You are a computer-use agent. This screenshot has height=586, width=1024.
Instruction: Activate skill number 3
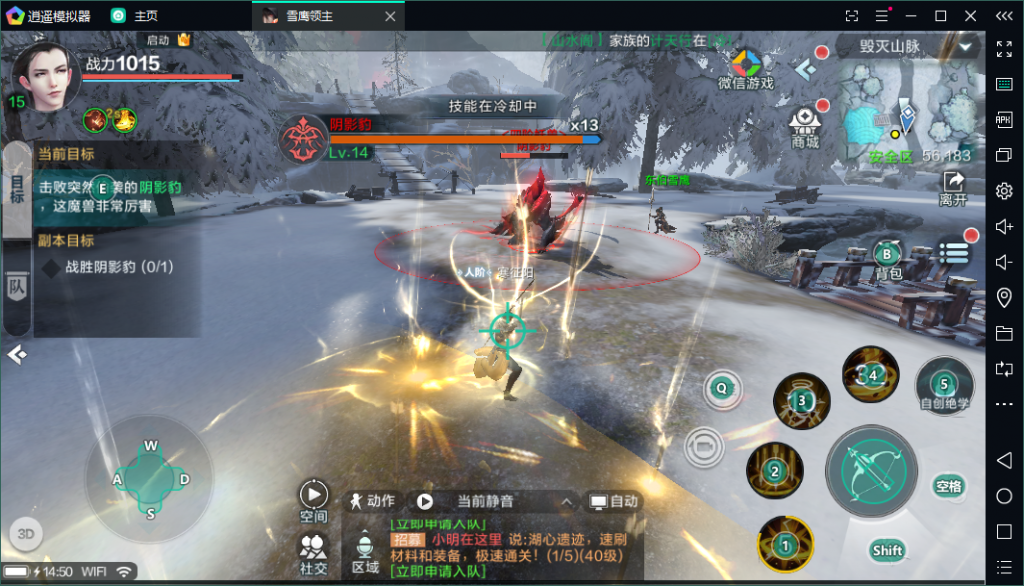(x=801, y=400)
